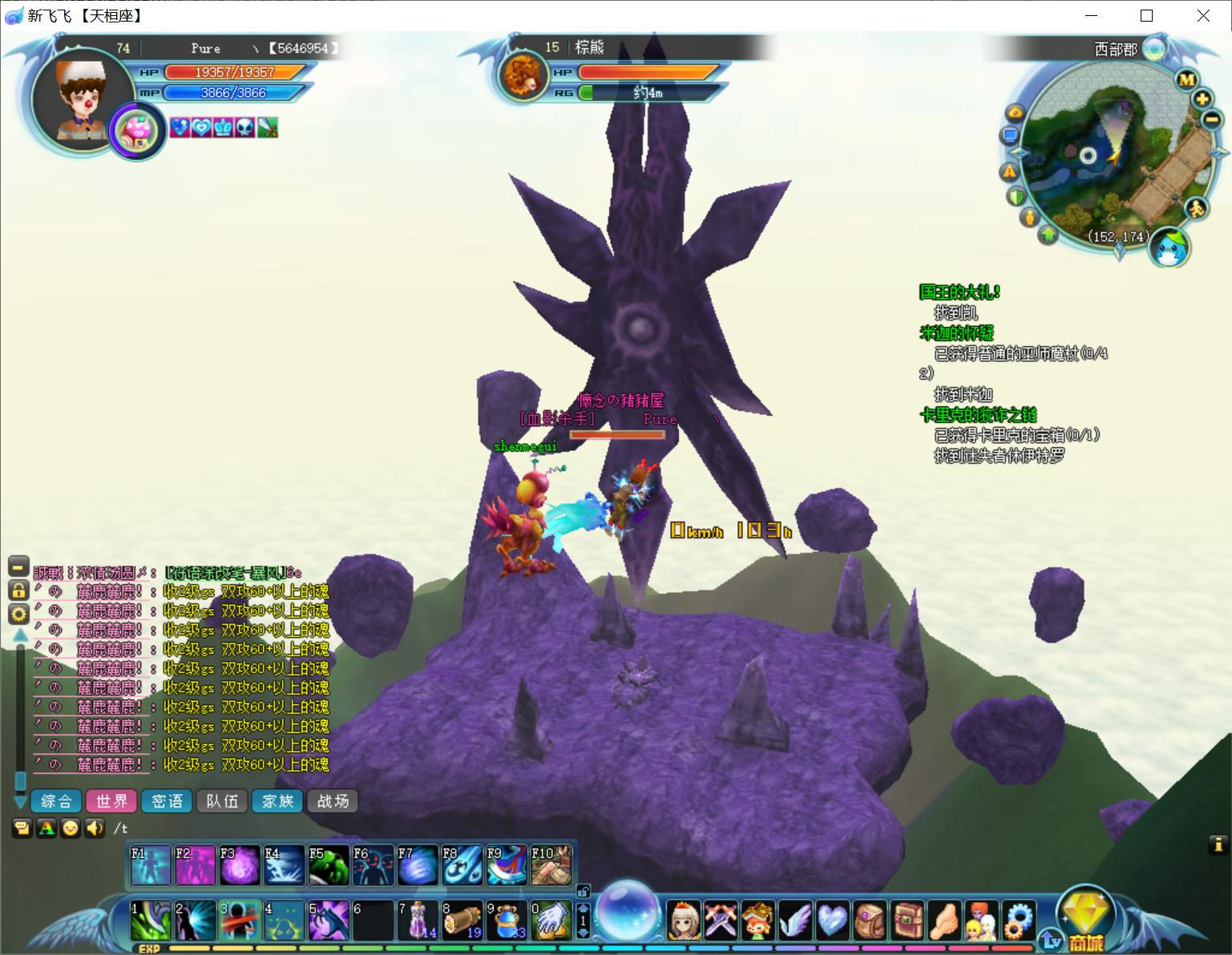The width and height of the screenshot is (1232, 955).
Task: Zoom out the minimap with the minus button
Action: pyautogui.click(x=1211, y=119)
